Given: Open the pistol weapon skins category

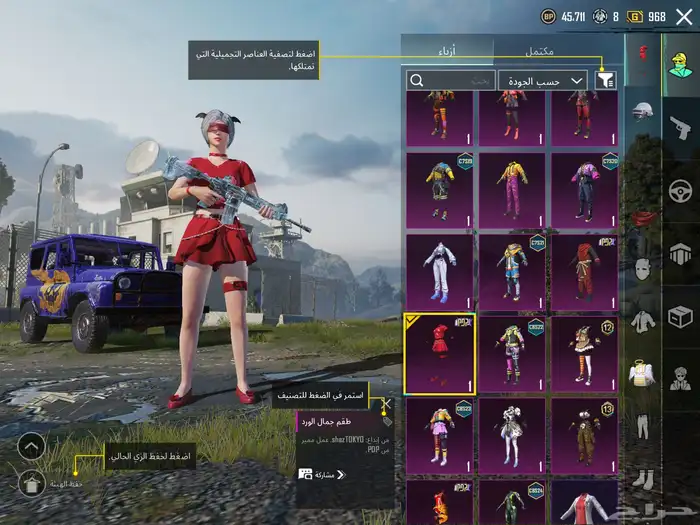Looking at the screenshot, I should (681, 127).
